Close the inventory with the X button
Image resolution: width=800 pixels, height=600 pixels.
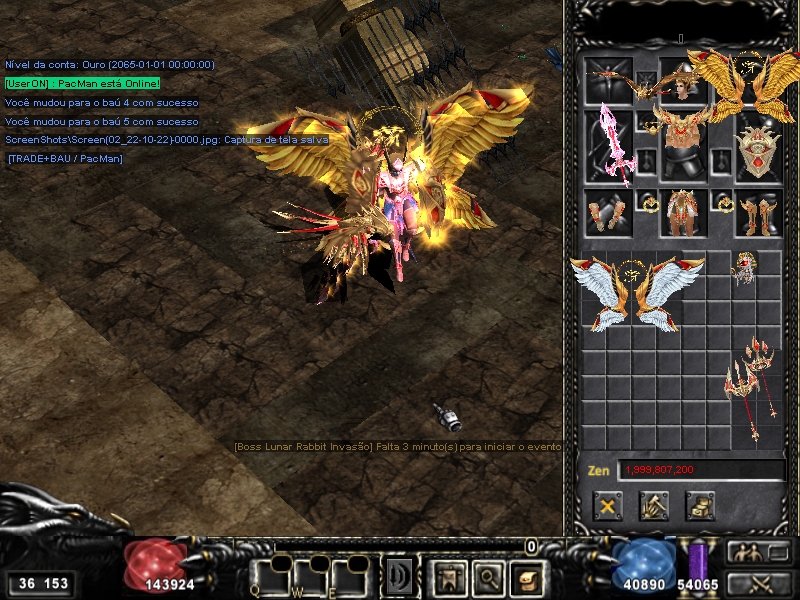(x=606, y=506)
